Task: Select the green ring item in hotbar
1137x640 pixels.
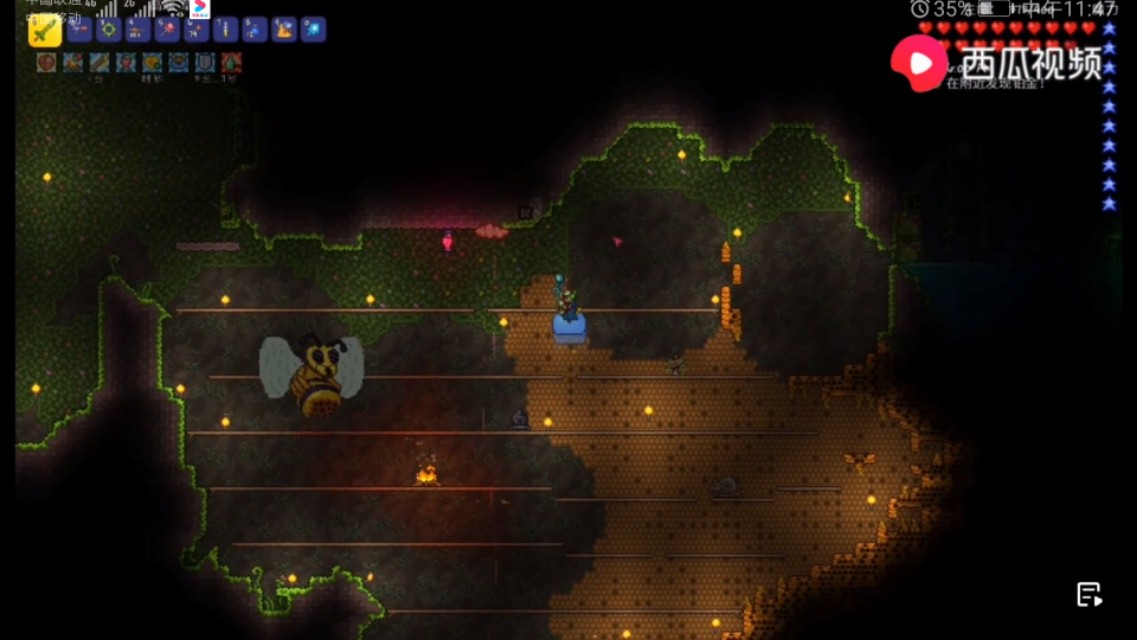Action: (108, 30)
